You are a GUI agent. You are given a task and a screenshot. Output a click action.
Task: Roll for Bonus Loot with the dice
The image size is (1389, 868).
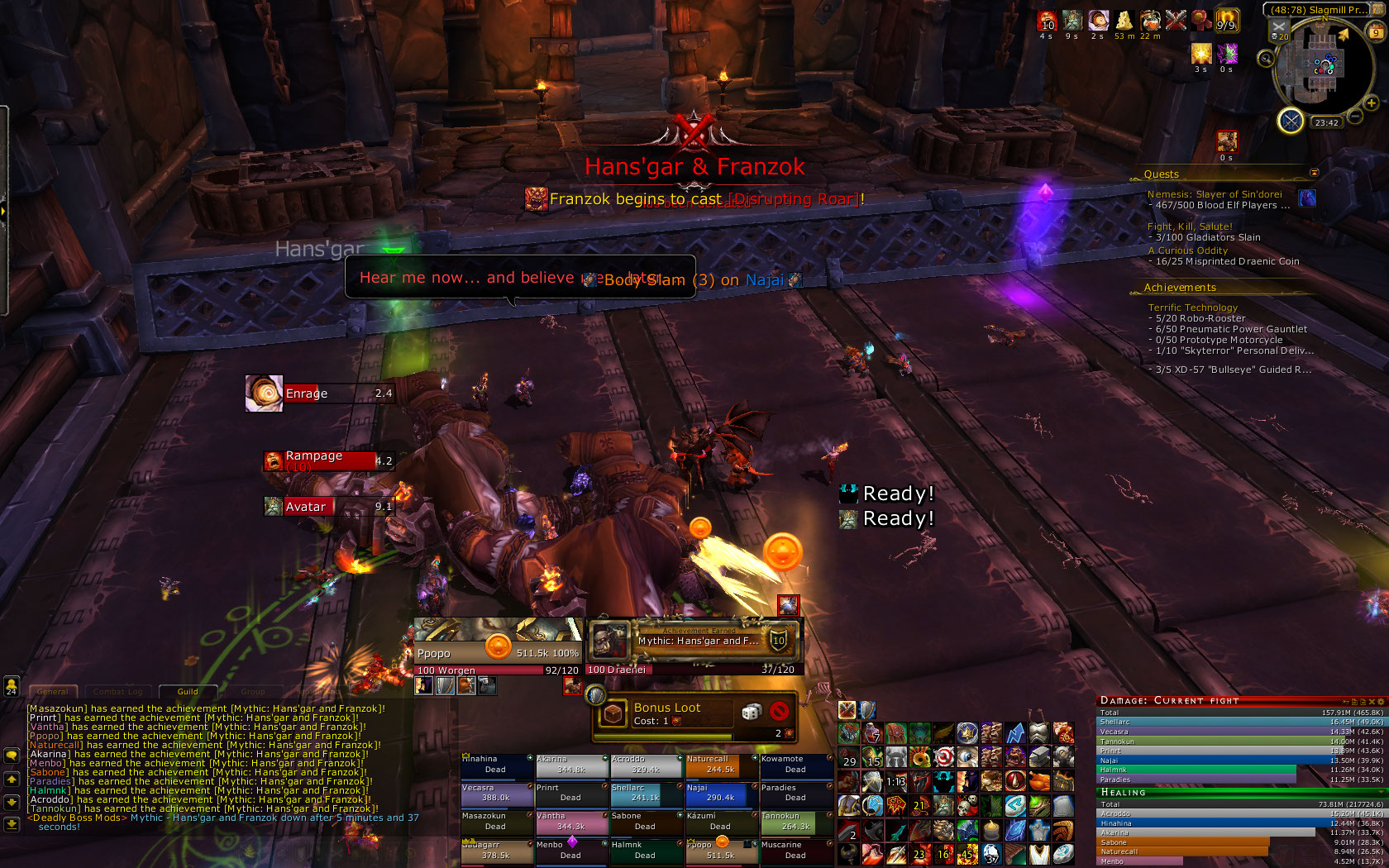[x=751, y=712]
